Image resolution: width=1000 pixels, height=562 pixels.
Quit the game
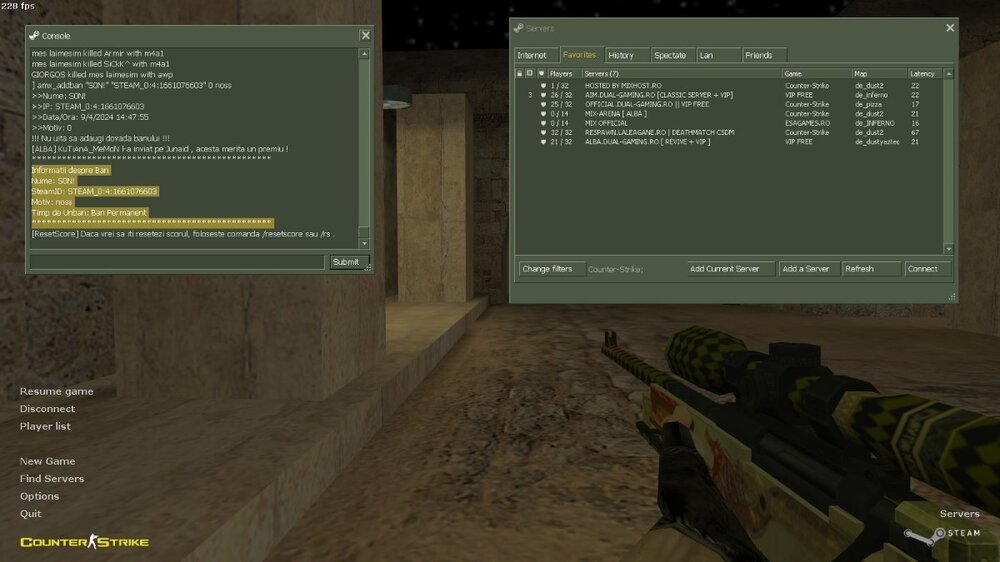pyautogui.click(x=30, y=513)
